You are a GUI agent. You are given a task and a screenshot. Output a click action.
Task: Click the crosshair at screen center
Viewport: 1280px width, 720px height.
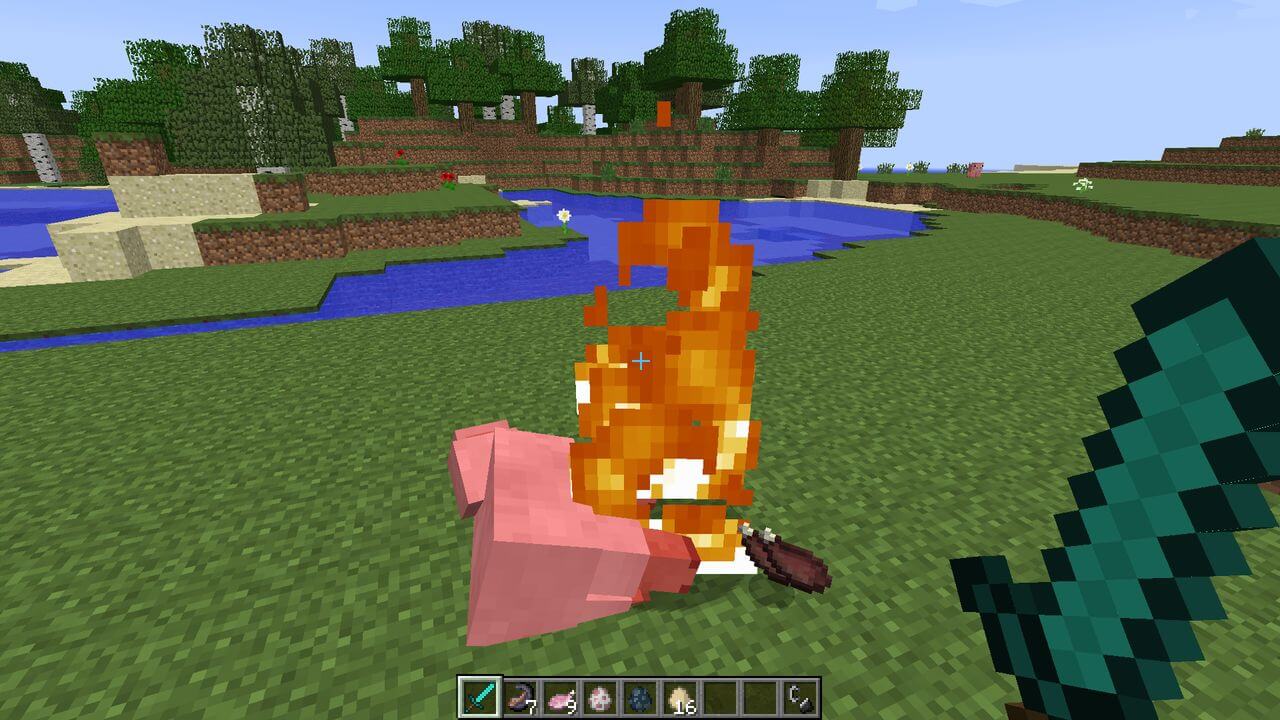pyautogui.click(x=640, y=360)
